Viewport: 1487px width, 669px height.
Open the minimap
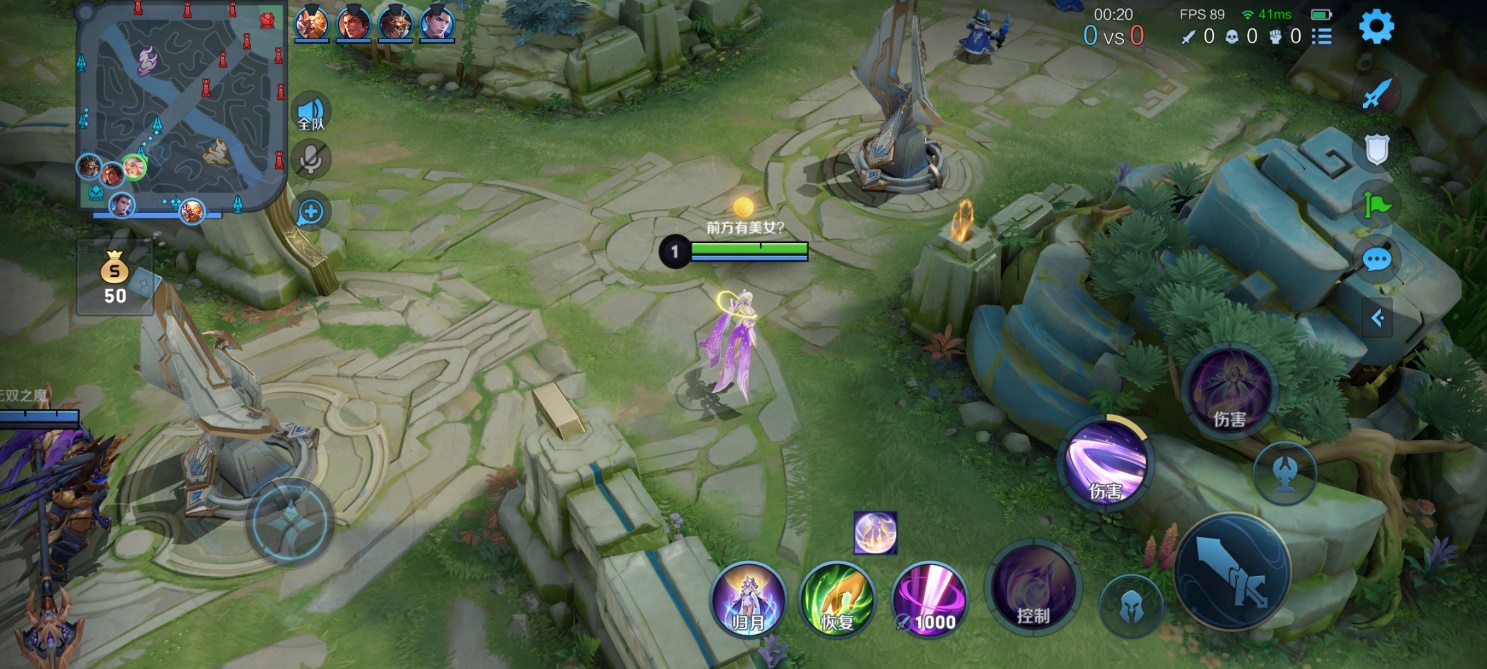pos(181,106)
